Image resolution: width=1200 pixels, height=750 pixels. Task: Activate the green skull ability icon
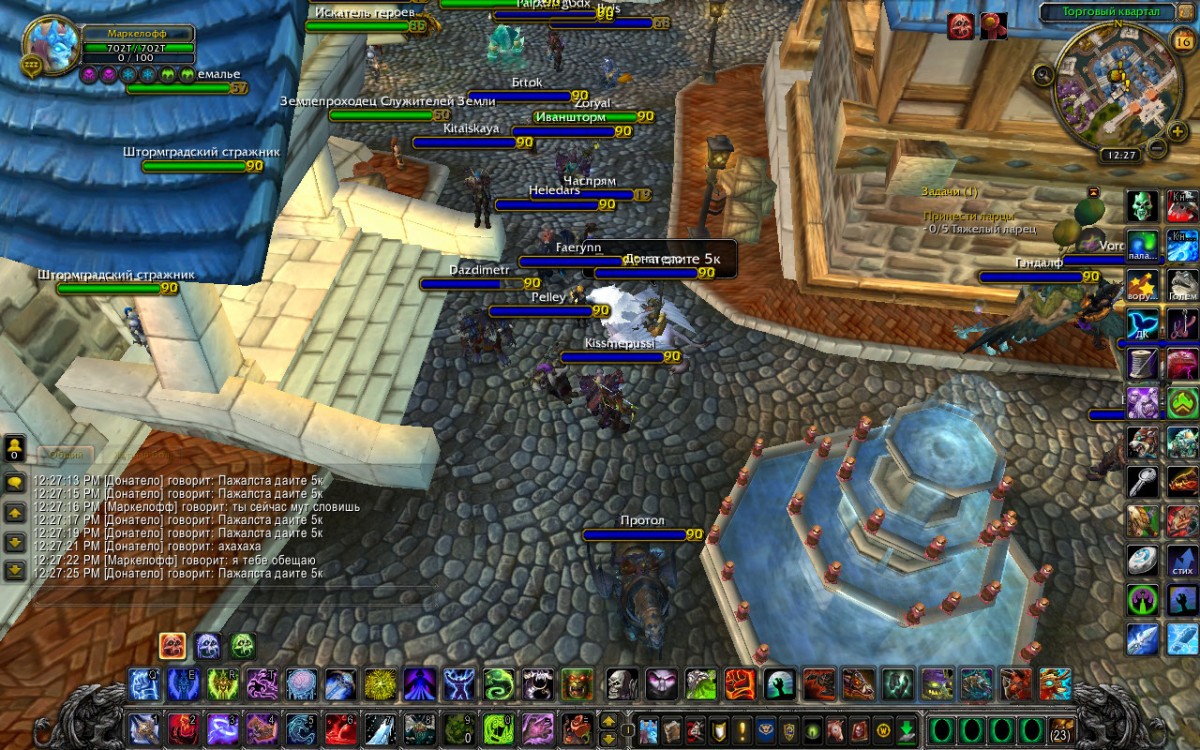[1143, 206]
